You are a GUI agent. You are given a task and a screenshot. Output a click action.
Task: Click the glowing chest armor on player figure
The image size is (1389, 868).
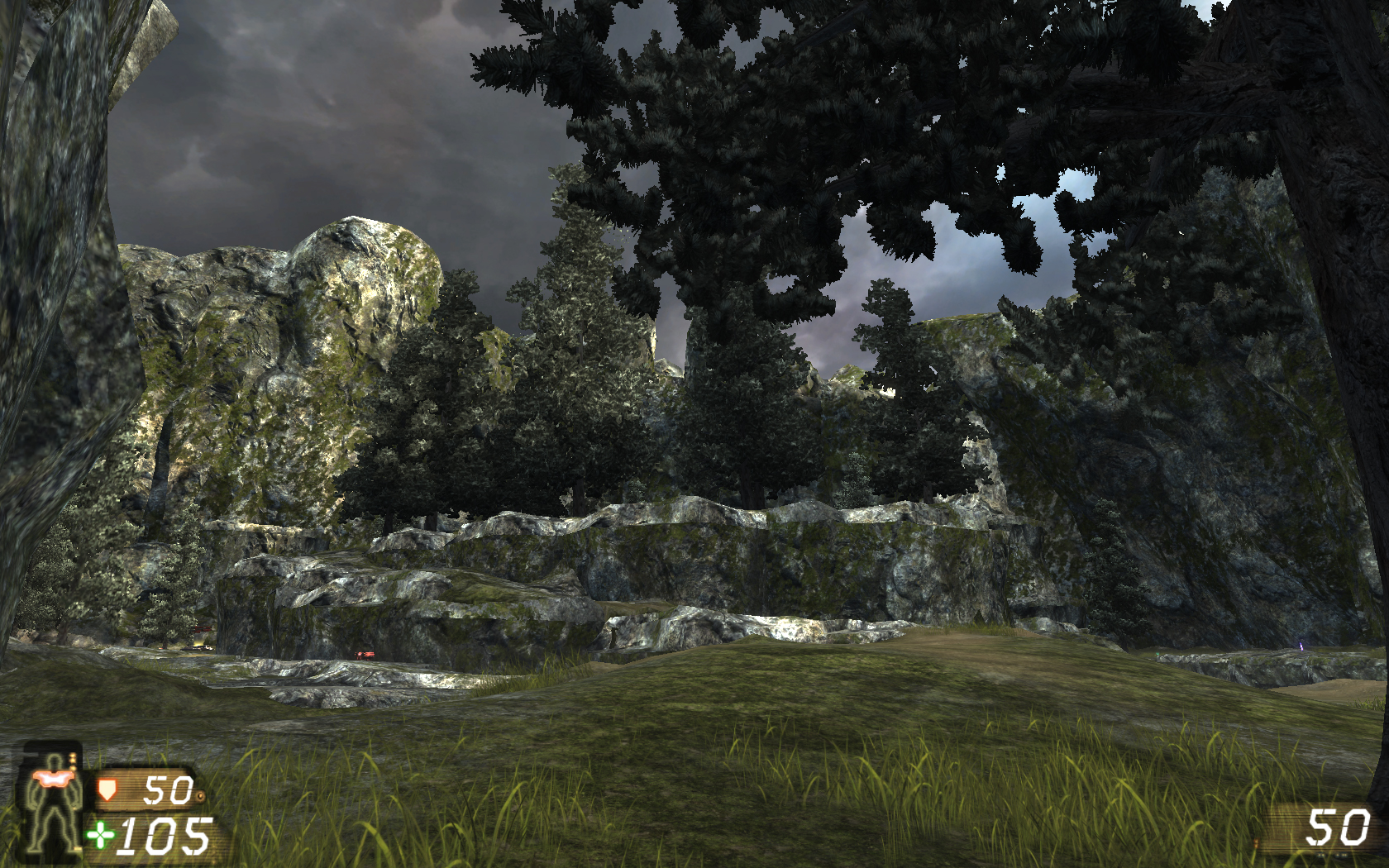tap(55, 780)
